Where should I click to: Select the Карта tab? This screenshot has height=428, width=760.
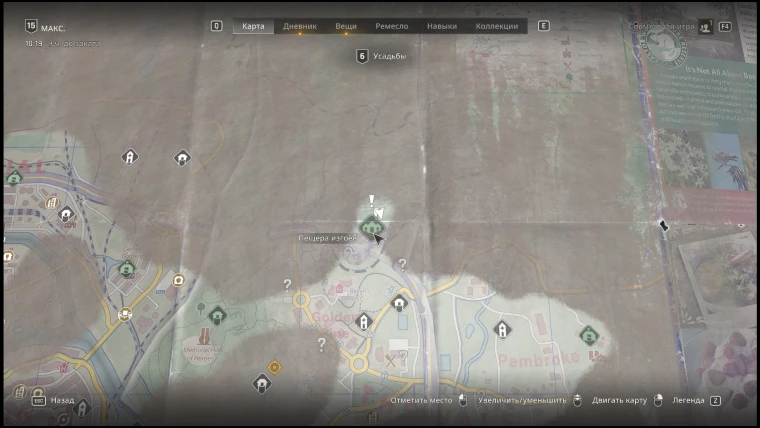pyautogui.click(x=254, y=26)
